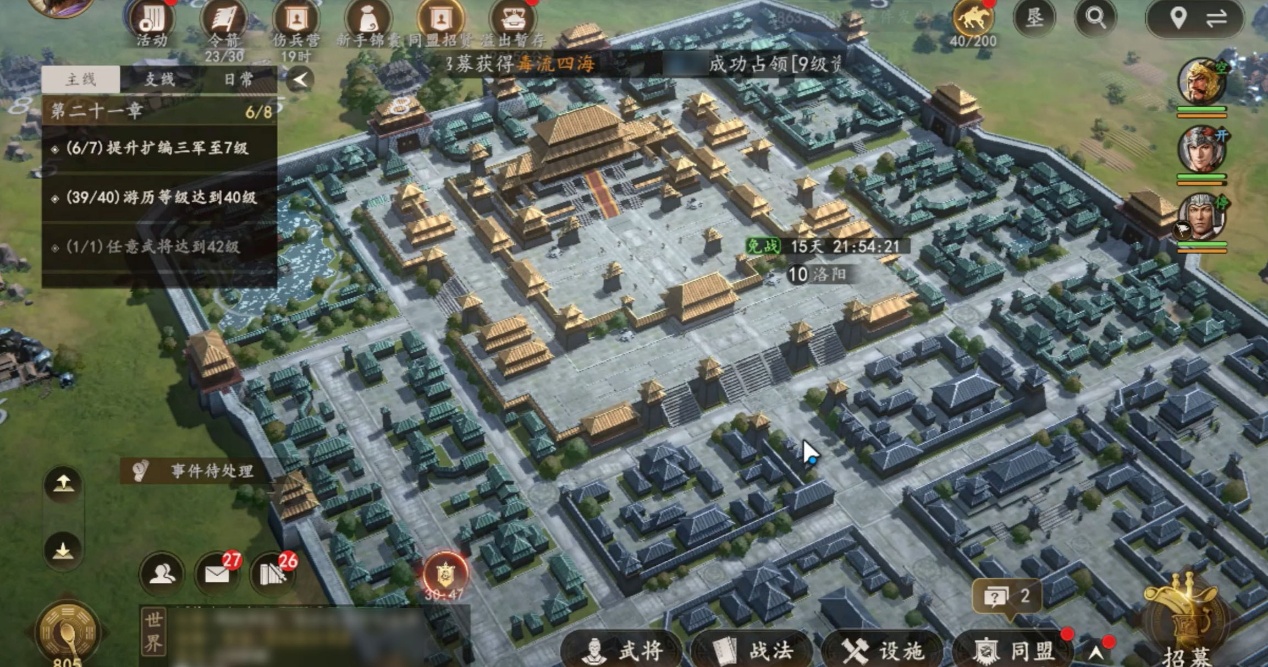The height and width of the screenshot is (667, 1268).
Task: Open the friends silhouette icon
Action: click(162, 573)
